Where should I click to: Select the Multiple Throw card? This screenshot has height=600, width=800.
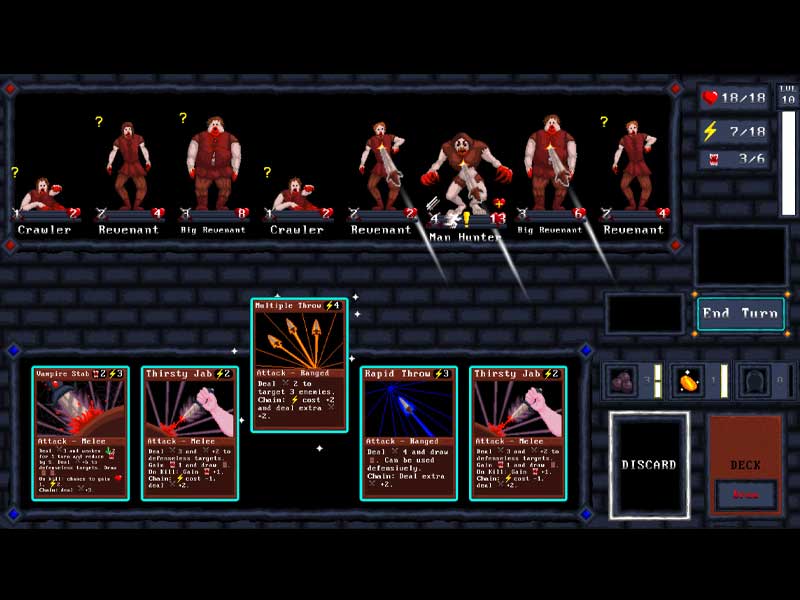coord(299,364)
